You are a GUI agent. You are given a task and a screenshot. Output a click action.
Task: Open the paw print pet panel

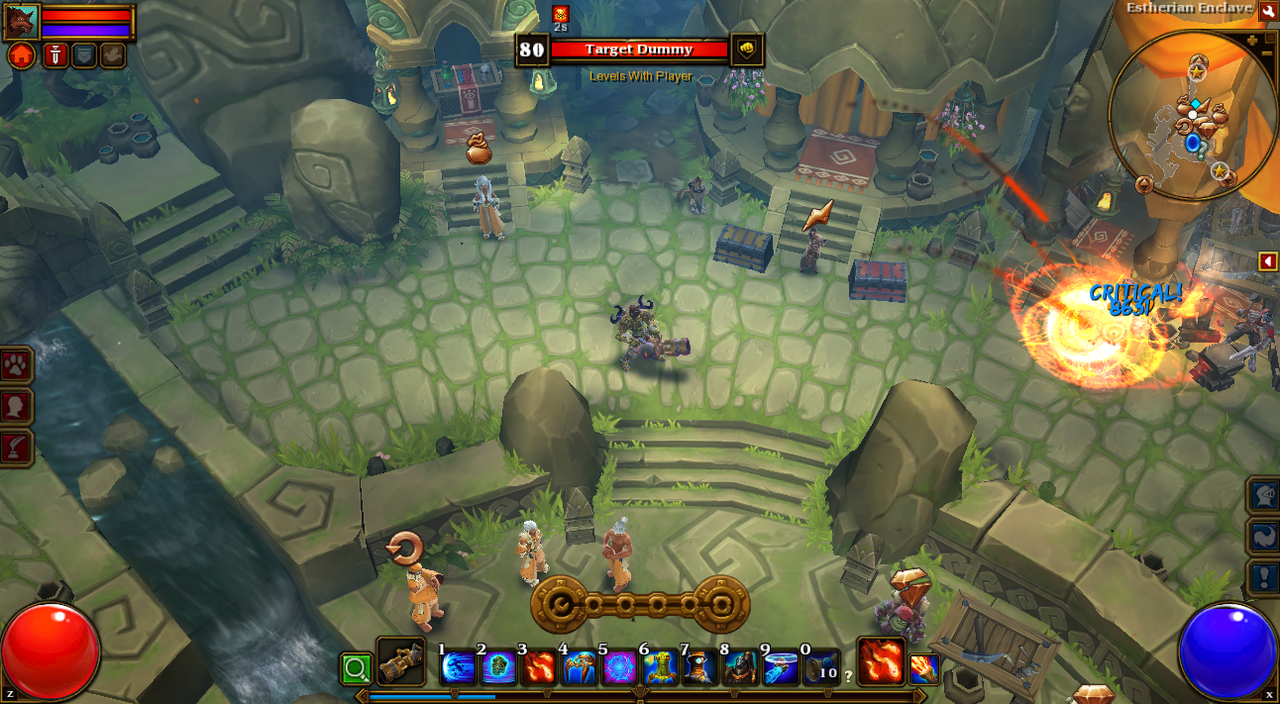pyautogui.click(x=17, y=365)
